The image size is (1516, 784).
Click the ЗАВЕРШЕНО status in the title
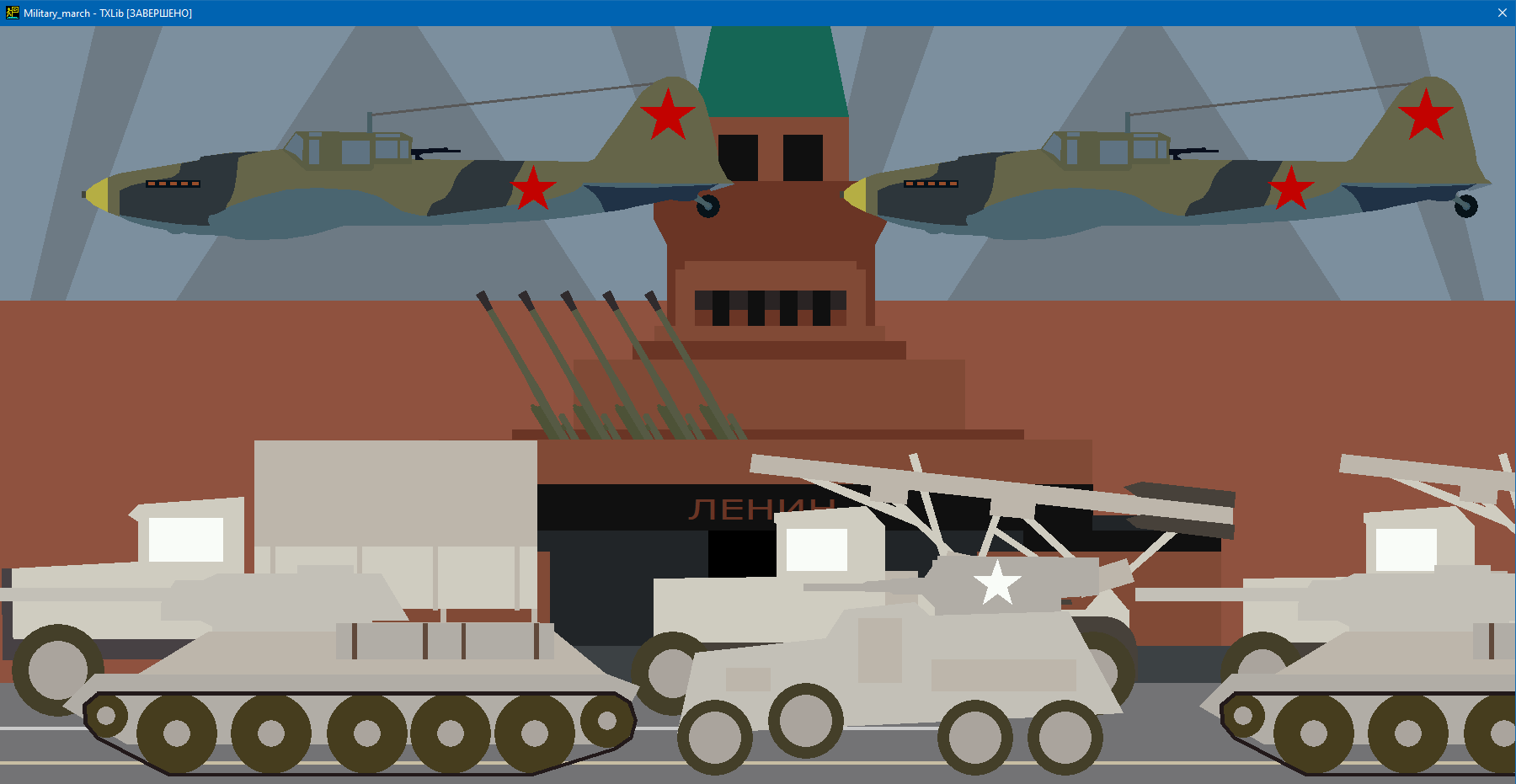160,13
